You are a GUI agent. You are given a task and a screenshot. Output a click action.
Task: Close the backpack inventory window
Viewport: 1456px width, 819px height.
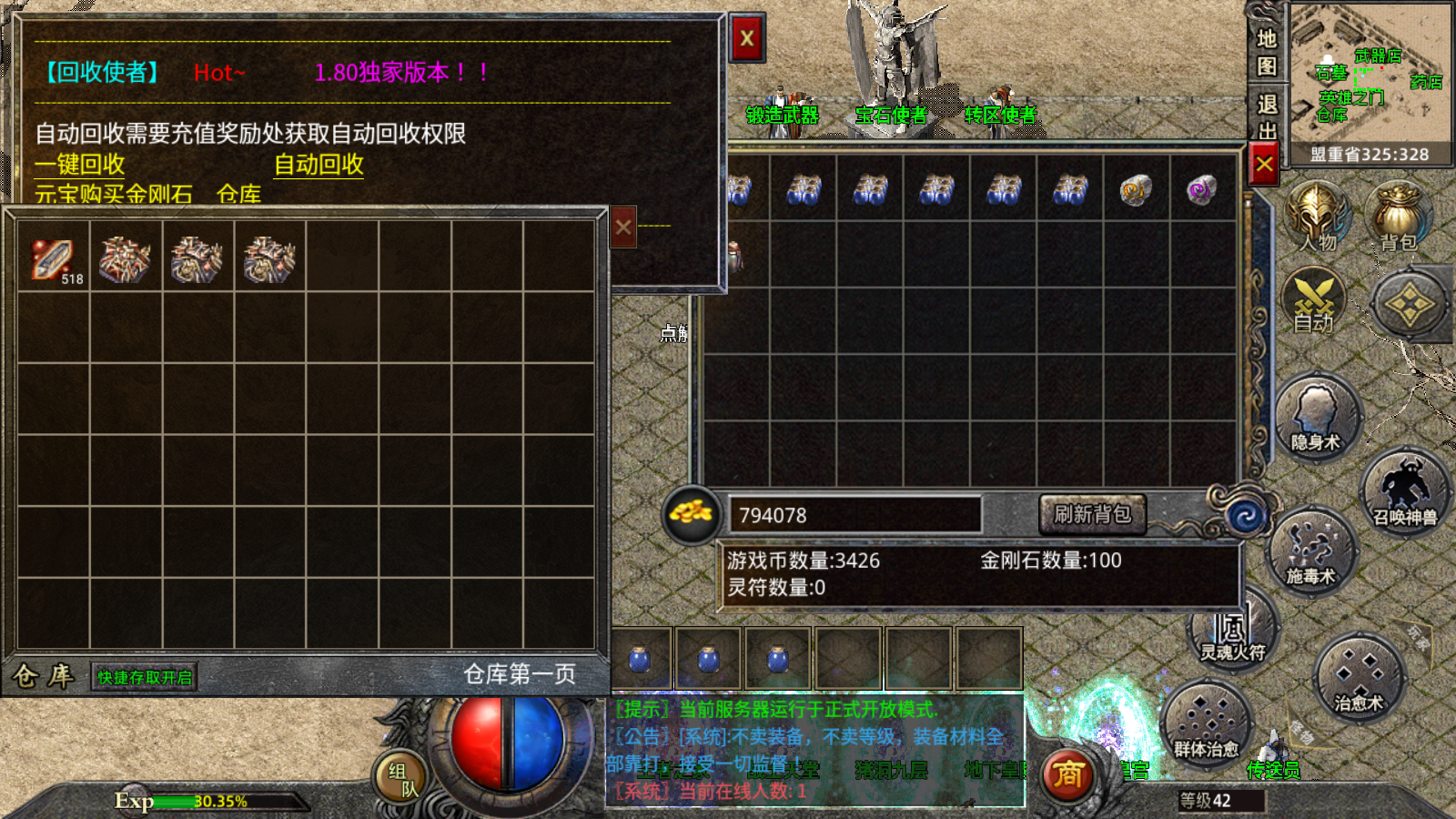[1263, 165]
